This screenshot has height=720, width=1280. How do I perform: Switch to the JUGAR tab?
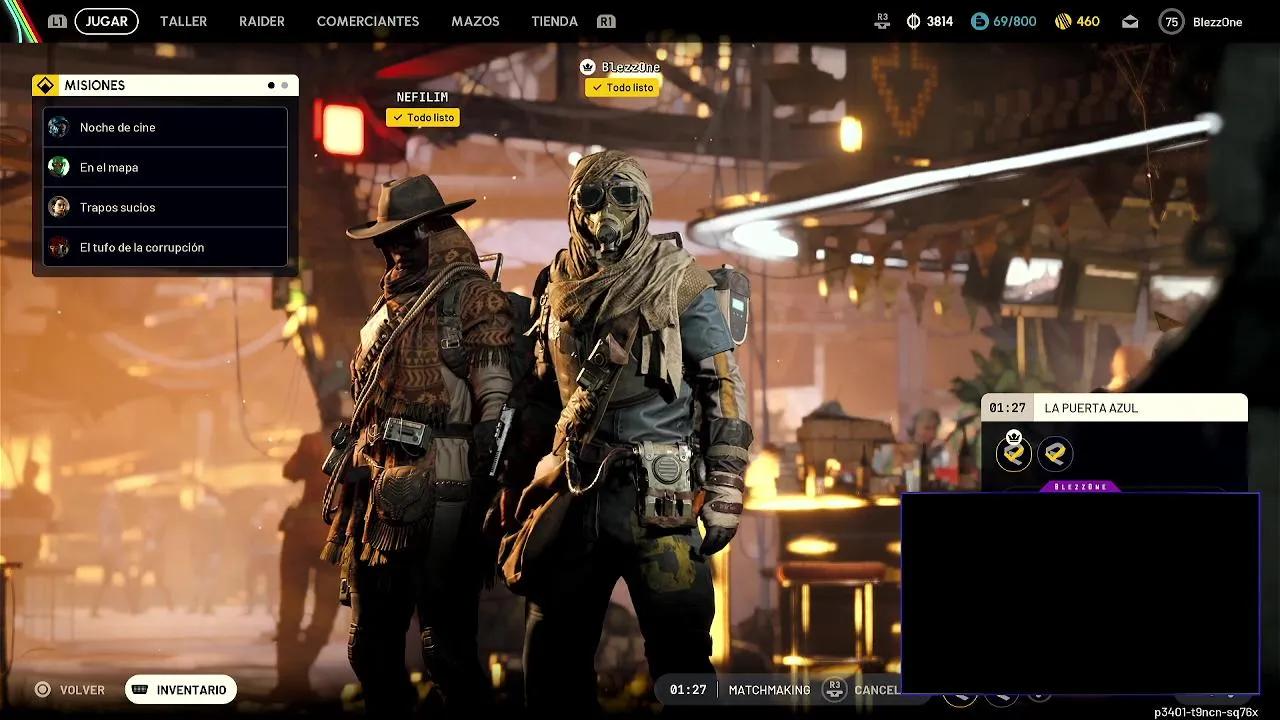[106, 21]
